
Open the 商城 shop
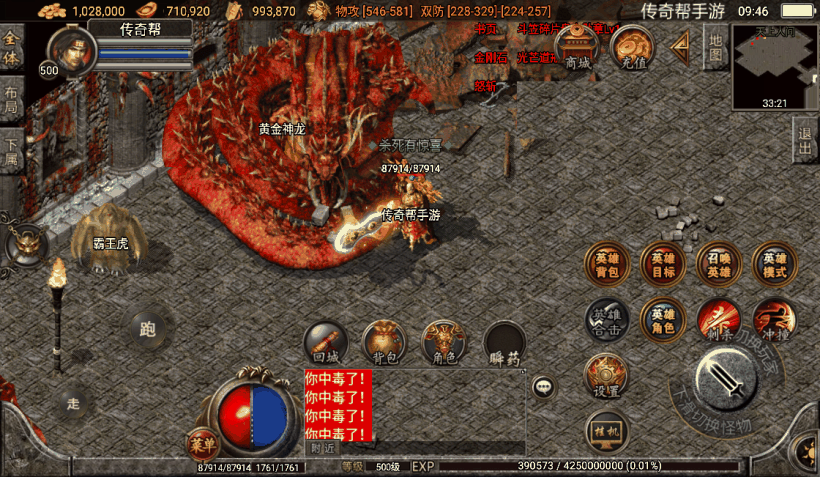pyautogui.click(x=578, y=47)
